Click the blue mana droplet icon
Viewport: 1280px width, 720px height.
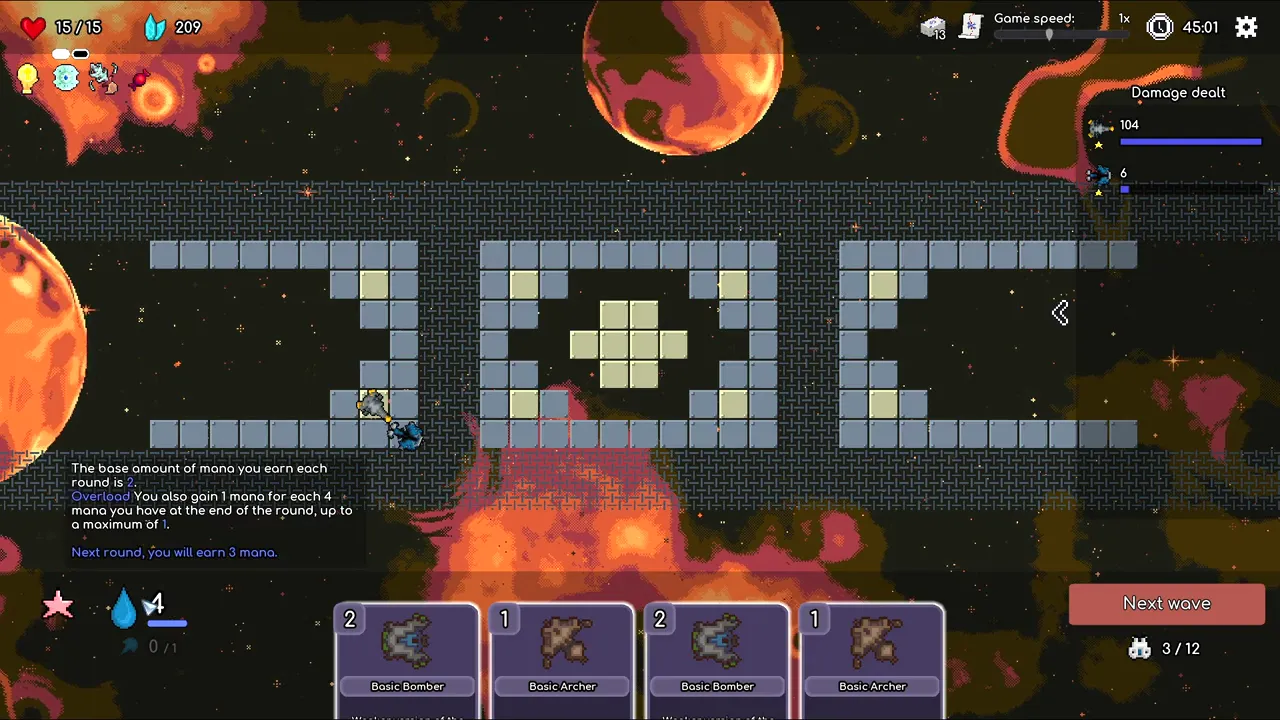[x=123, y=606]
